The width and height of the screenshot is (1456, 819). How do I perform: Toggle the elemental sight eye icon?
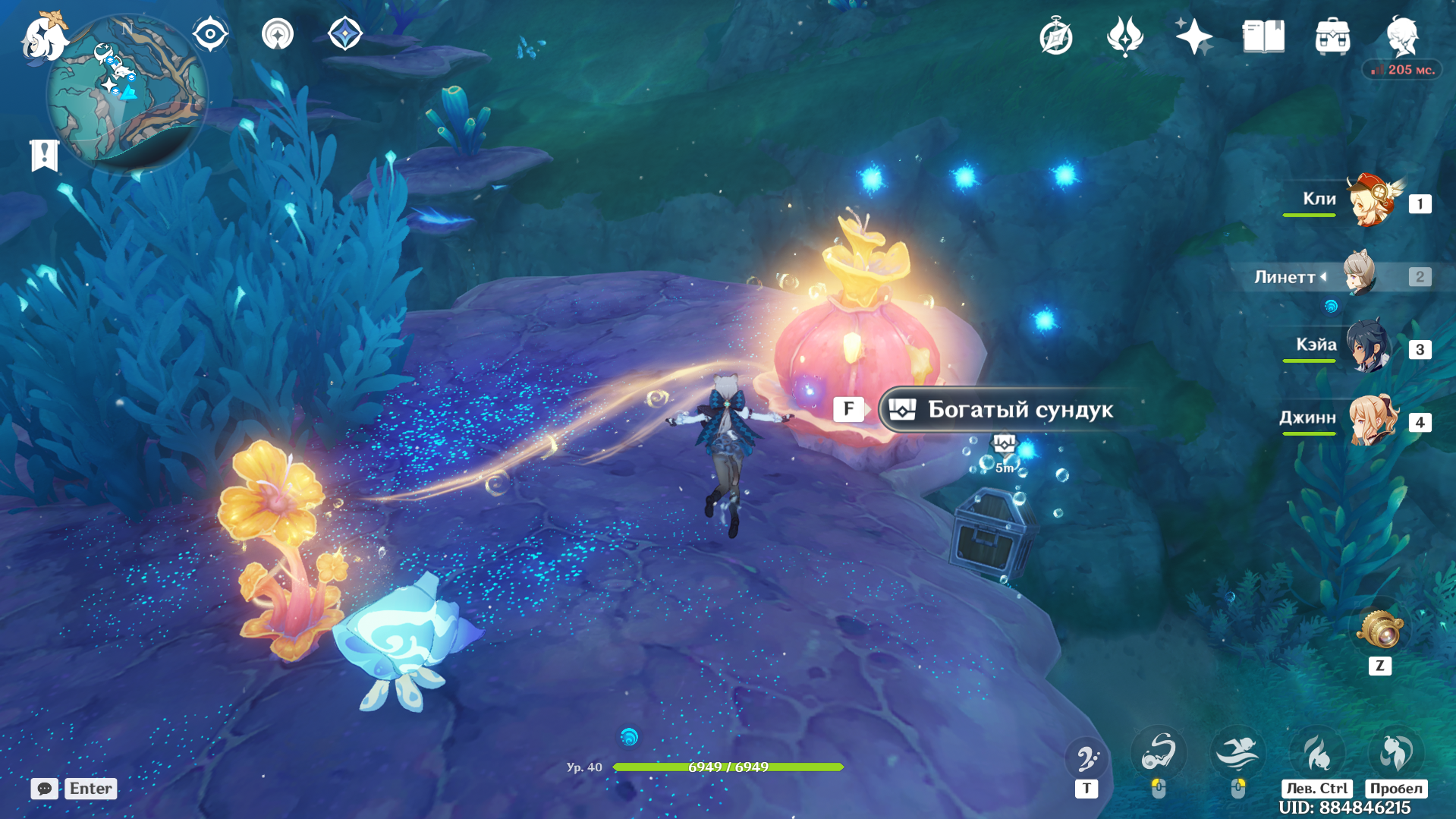210,34
